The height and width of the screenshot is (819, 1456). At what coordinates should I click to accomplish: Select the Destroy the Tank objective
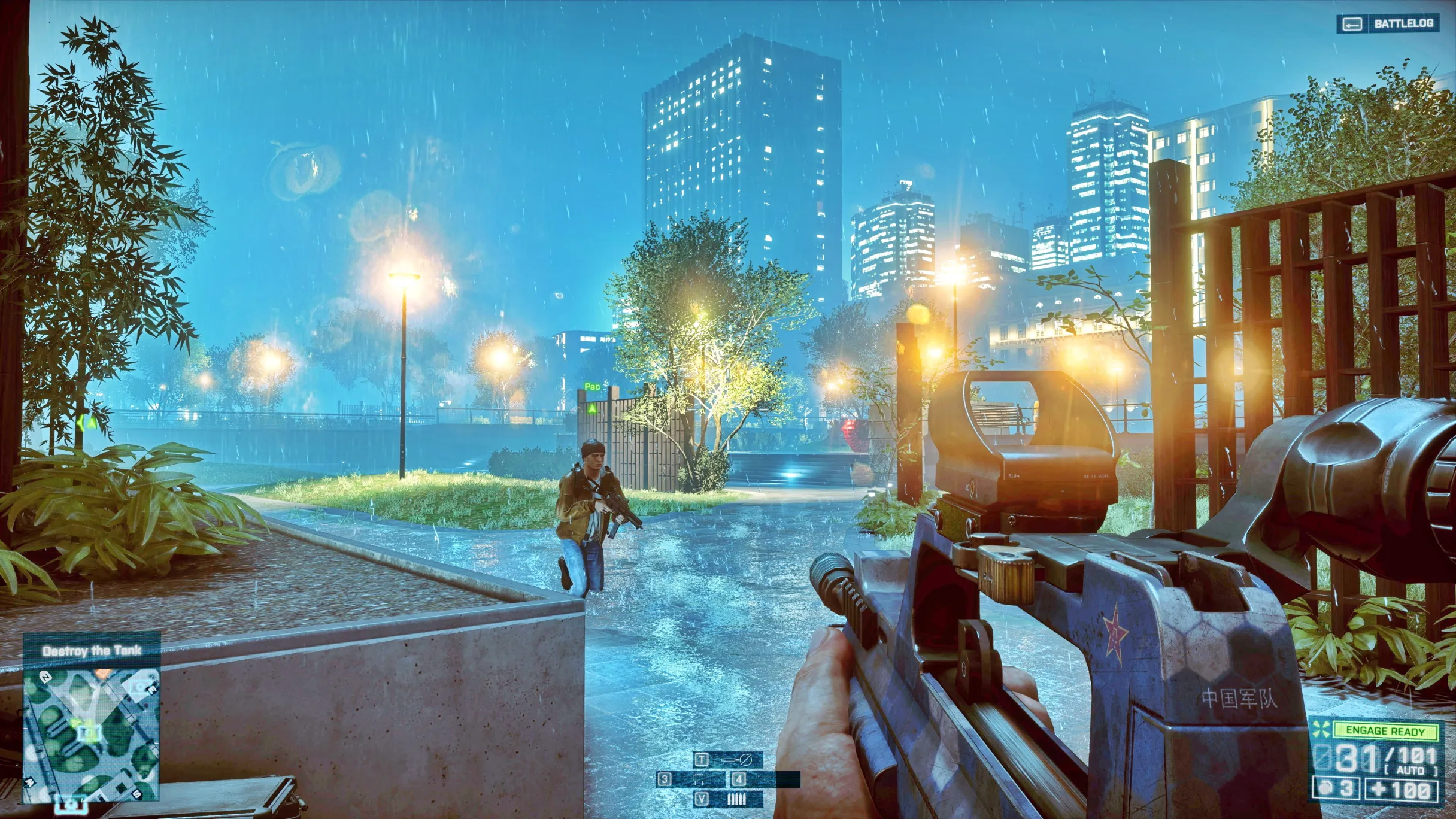(92, 651)
